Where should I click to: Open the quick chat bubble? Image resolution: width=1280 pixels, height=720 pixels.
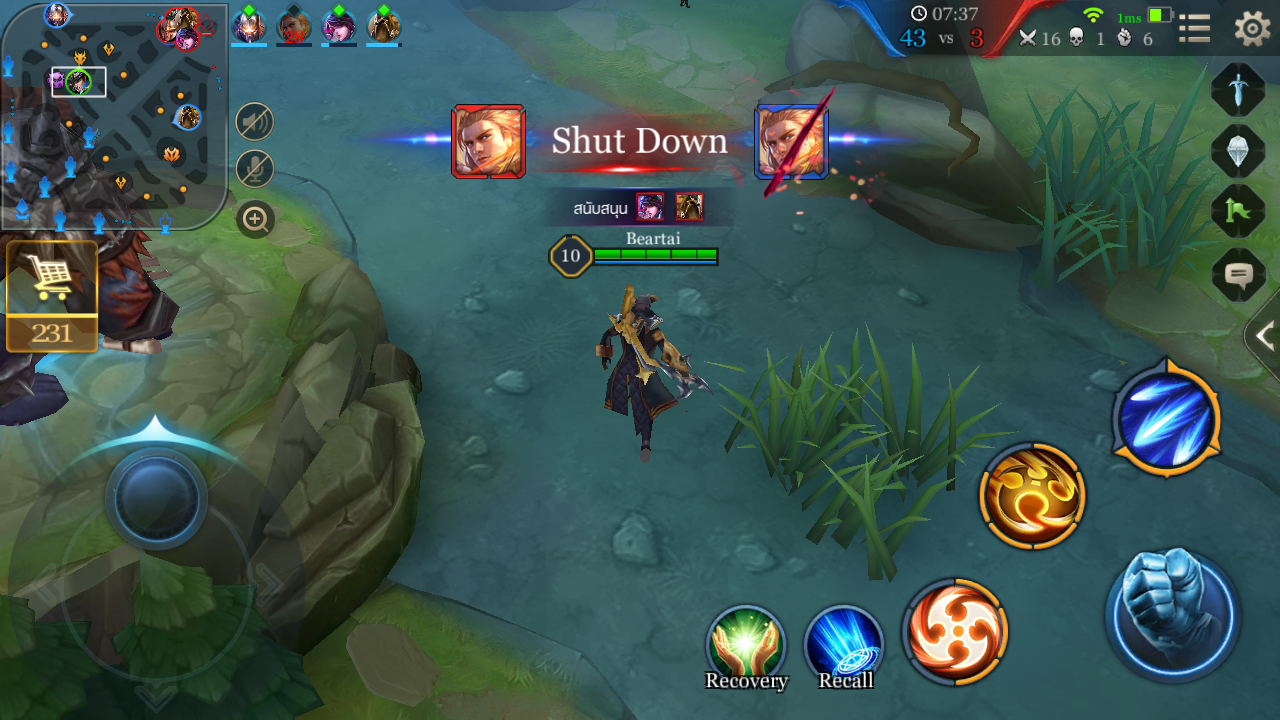point(1238,273)
